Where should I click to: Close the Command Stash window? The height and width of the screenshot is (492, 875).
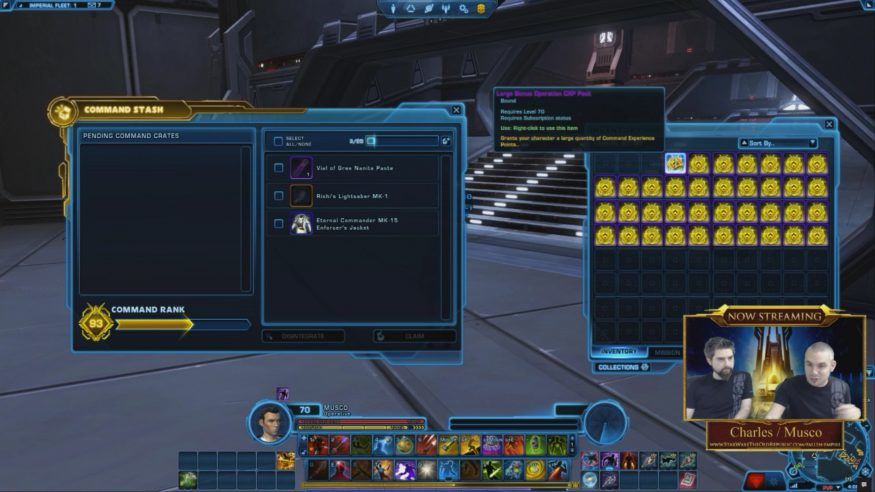[x=456, y=110]
